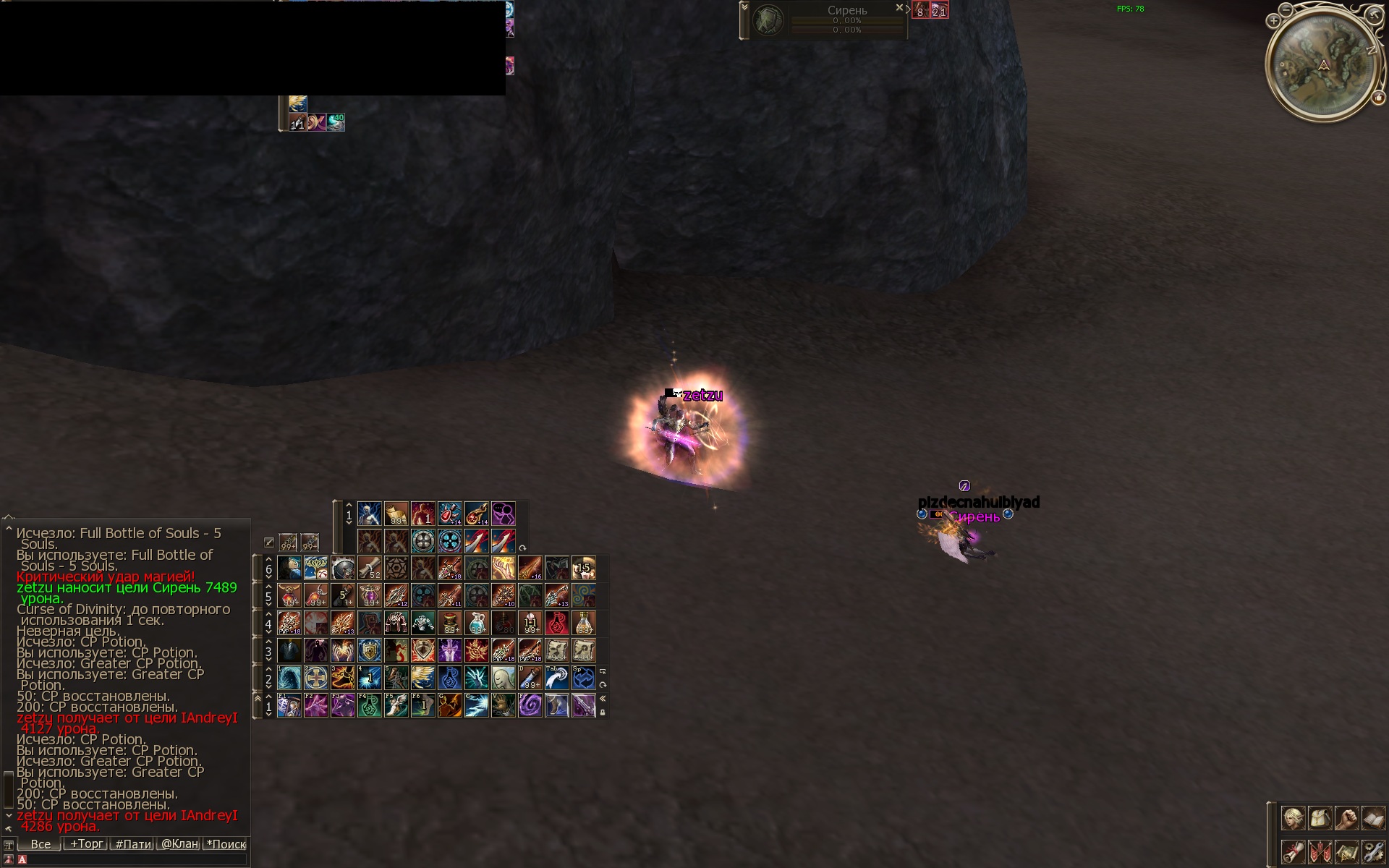
Task: Zoom in the minimap with plus button
Action: 1273,21
